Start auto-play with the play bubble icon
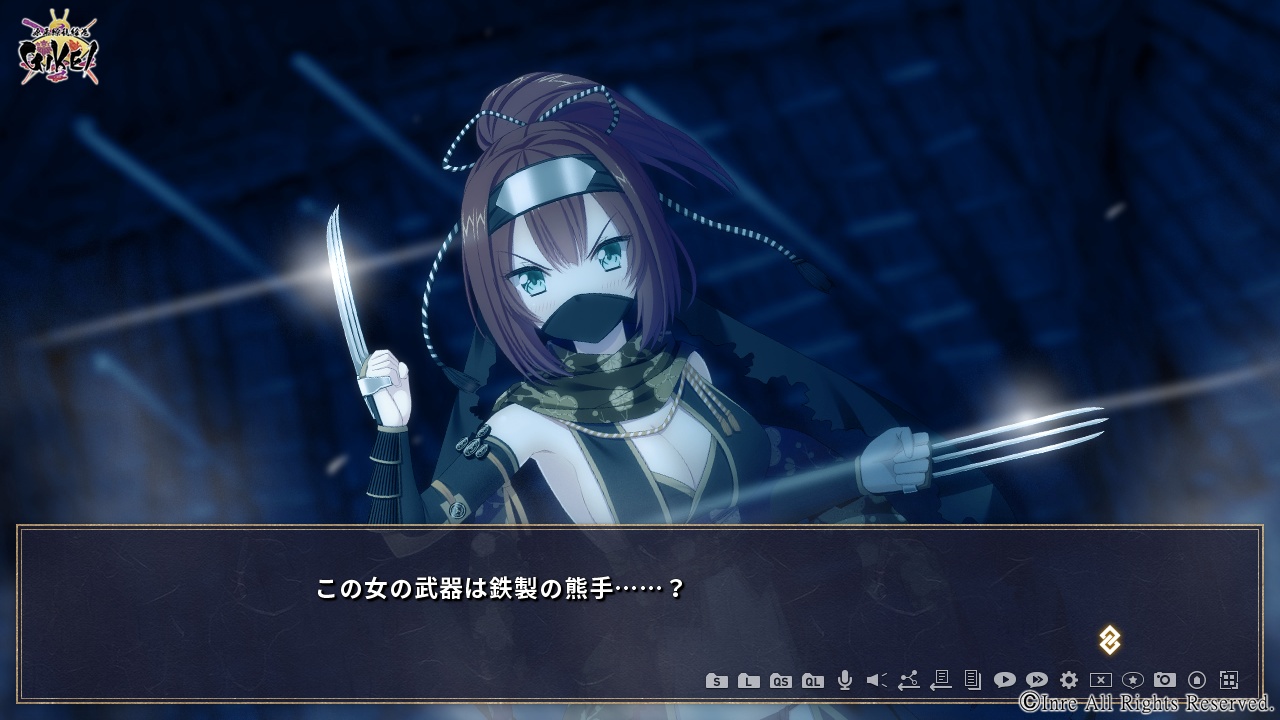 (1005, 680)
